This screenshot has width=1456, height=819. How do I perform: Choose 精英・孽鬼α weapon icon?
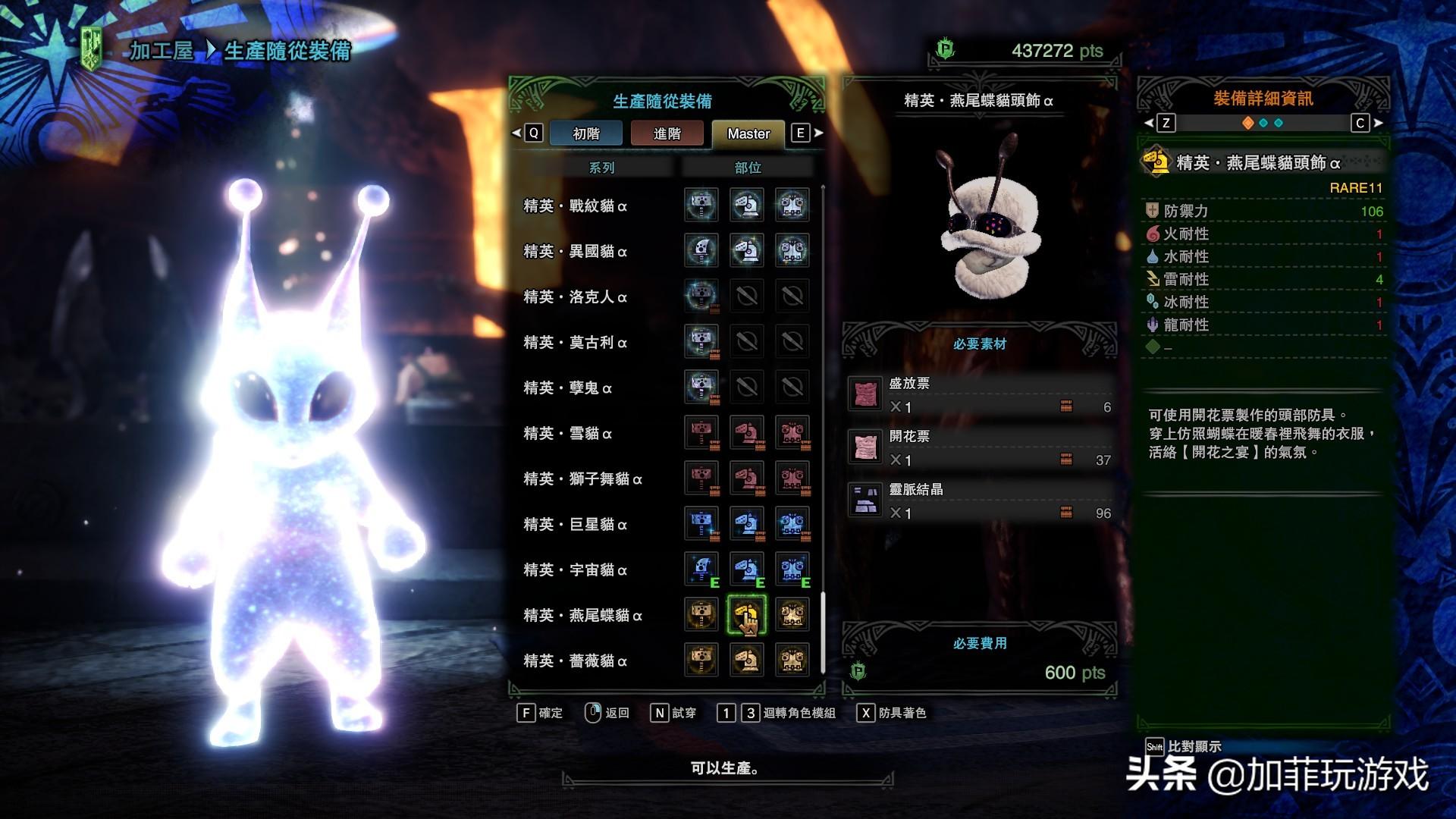pyautogui.click(x=701, y=387)
